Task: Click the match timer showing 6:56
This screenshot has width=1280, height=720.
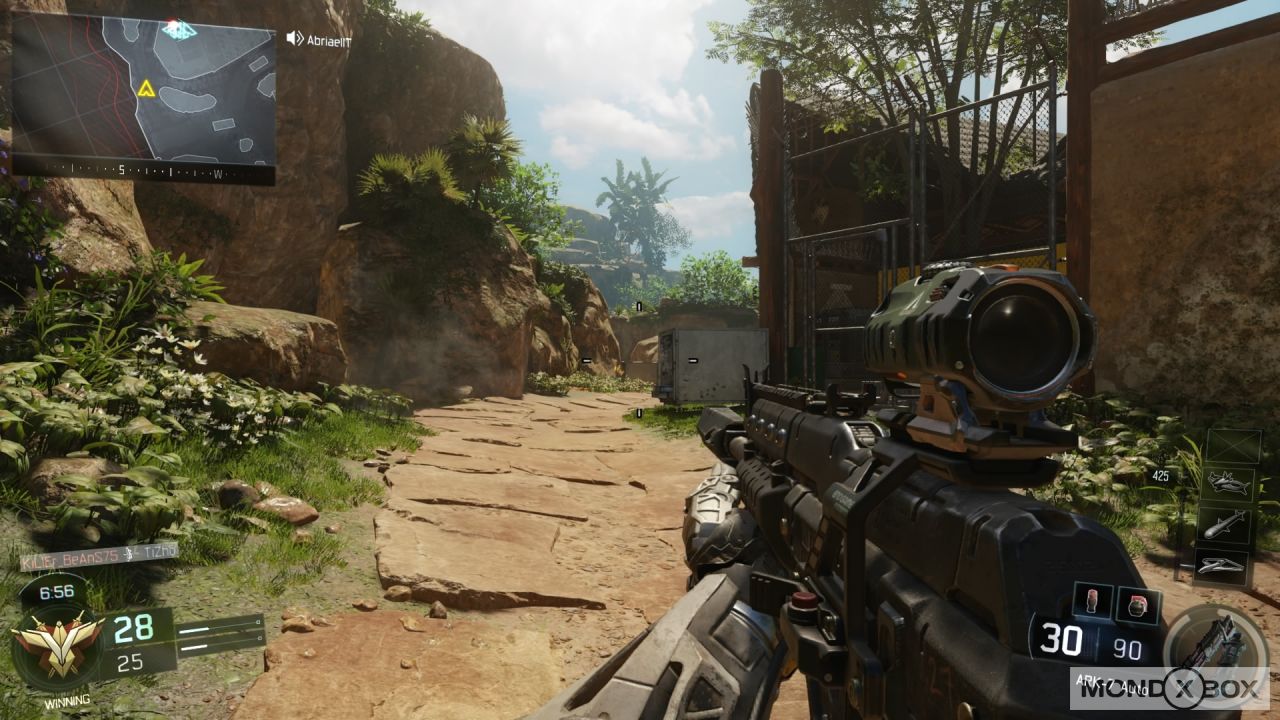Action: click(55, 590)
